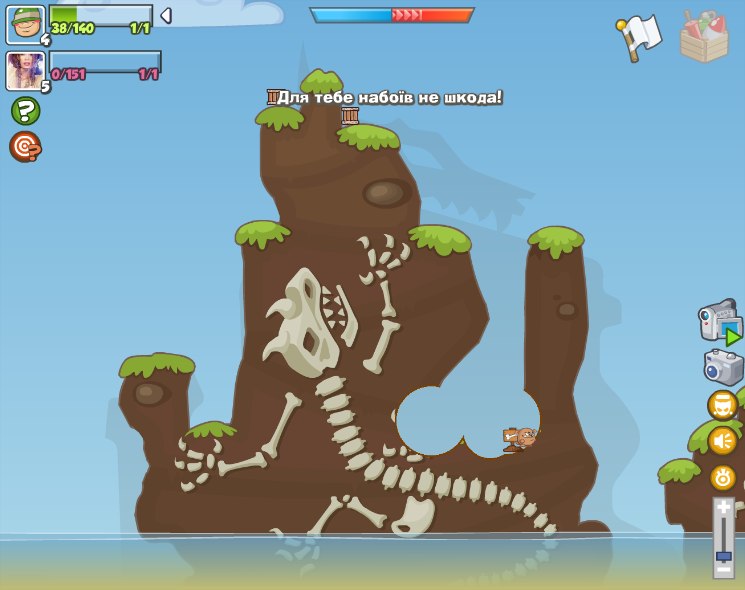Viewport: 745px width, 590px height.
Task: Click the orange target hint button
Action: point(25,146)
